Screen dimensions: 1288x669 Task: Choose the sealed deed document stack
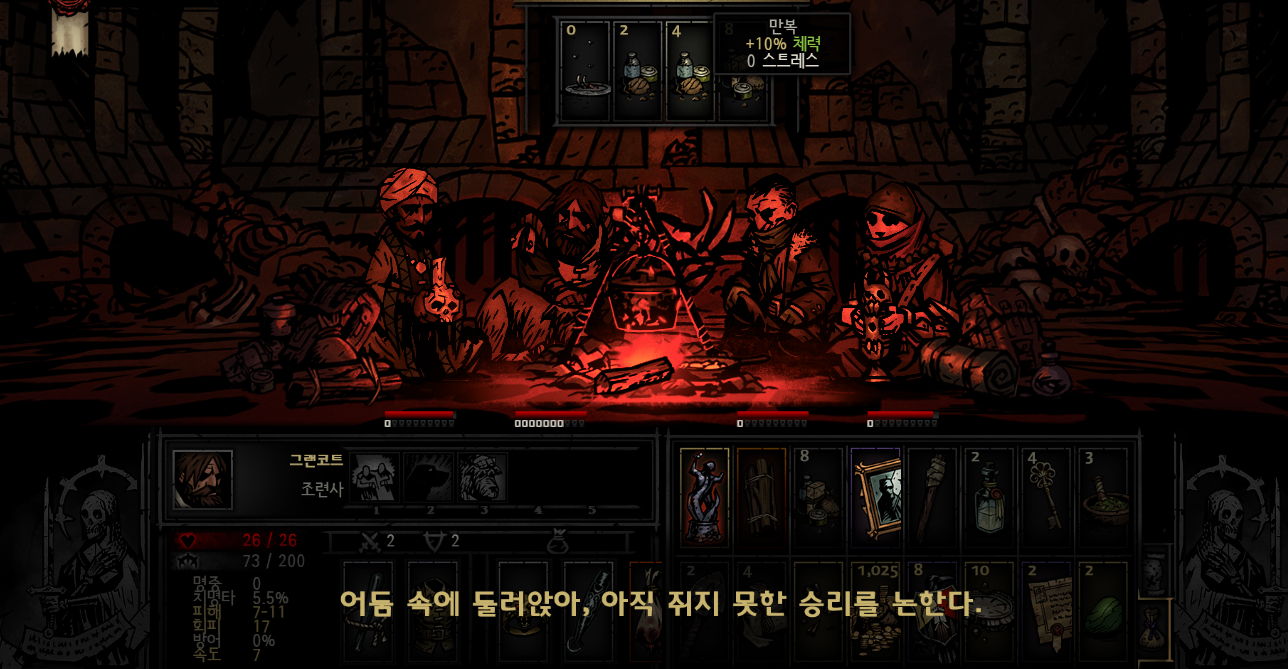coord(1046,610)
